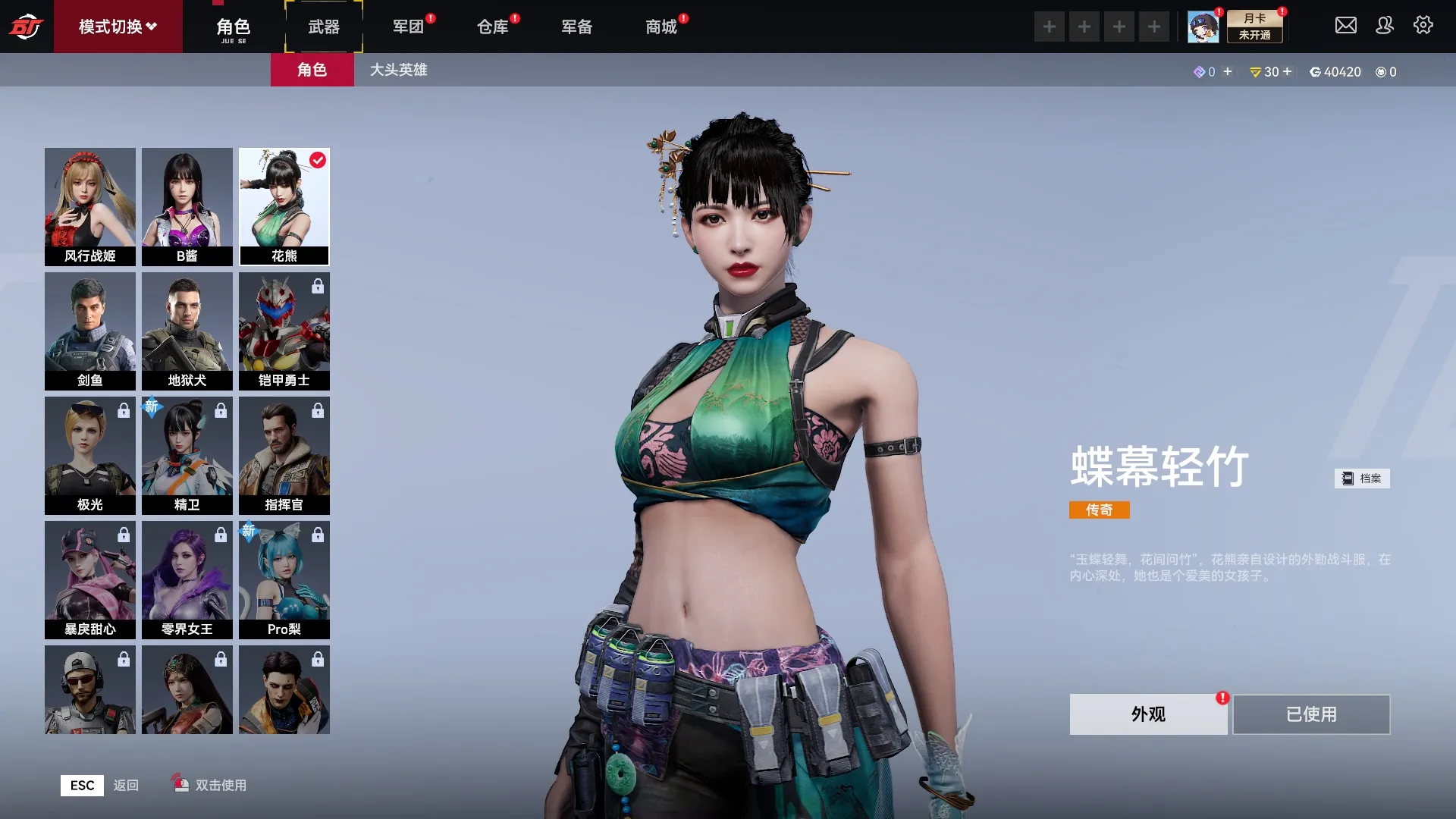Open the 外观 appearance button
Screen dimensions: 1456x819
pos(1148,714)
